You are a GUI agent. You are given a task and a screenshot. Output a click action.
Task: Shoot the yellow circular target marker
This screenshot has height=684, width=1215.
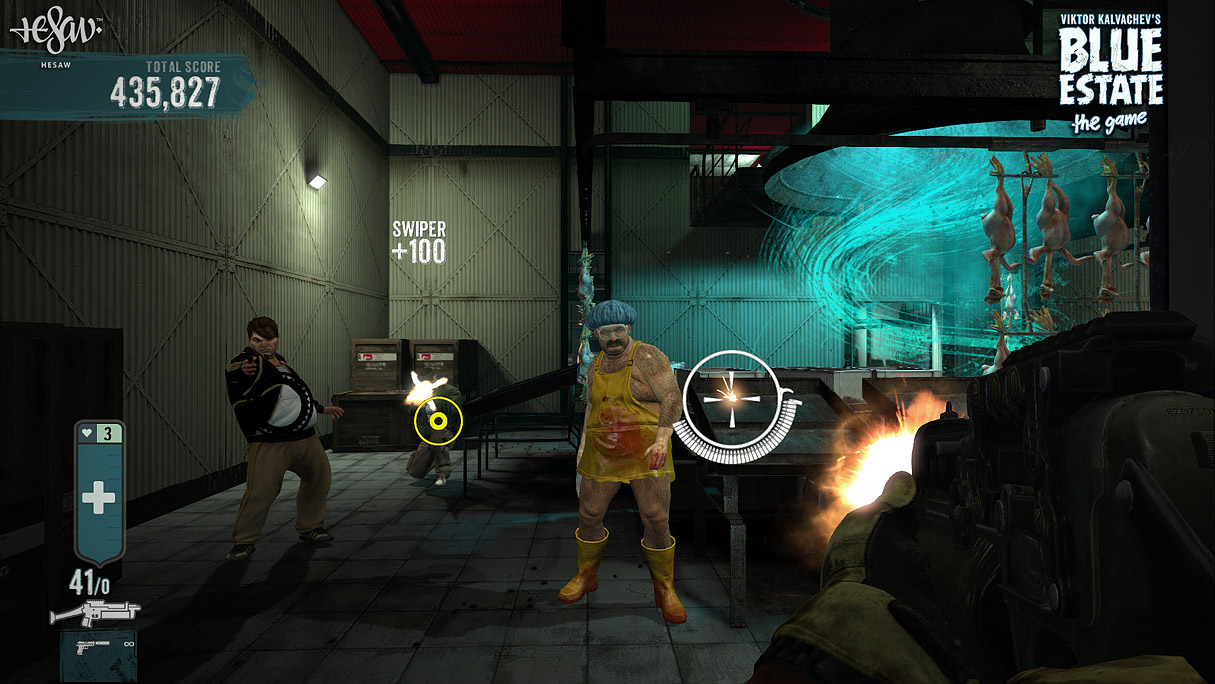(438, 422)
